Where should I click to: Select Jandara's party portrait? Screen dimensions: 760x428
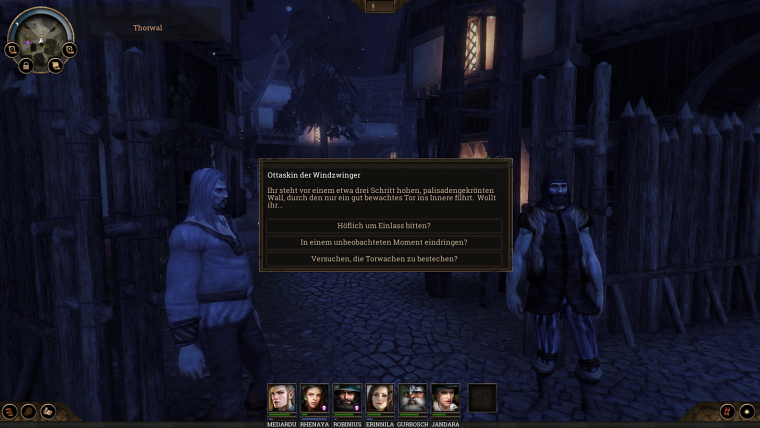point(446,397)
